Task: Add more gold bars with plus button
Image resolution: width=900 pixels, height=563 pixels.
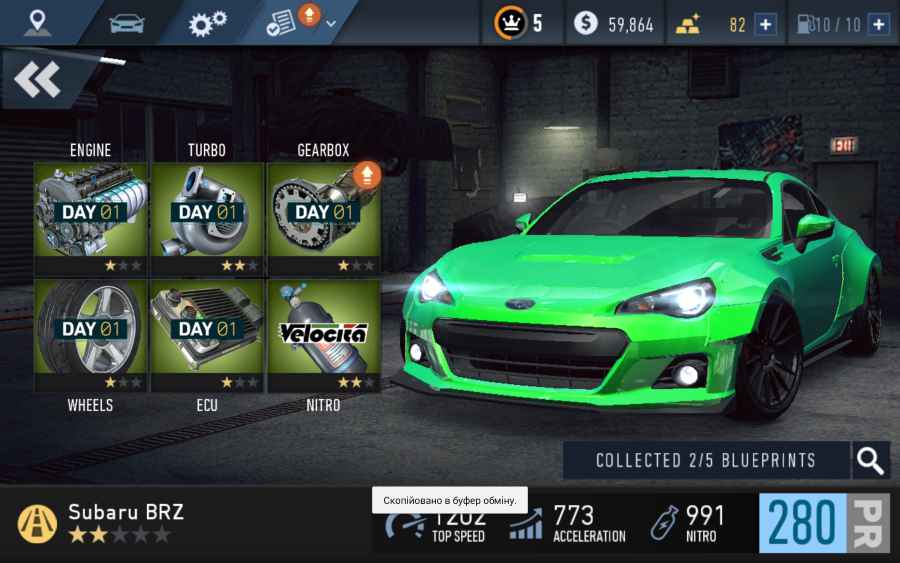Action: tap(765, 24)
